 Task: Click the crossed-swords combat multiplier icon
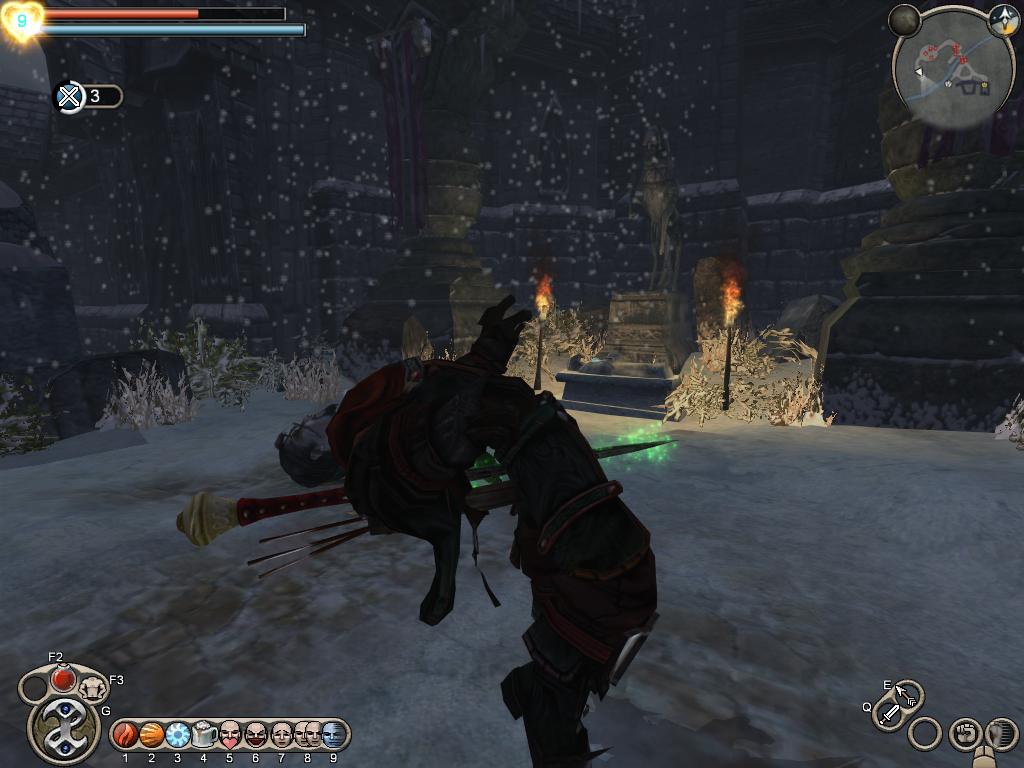pyautogui.click(x=69, y=97)
